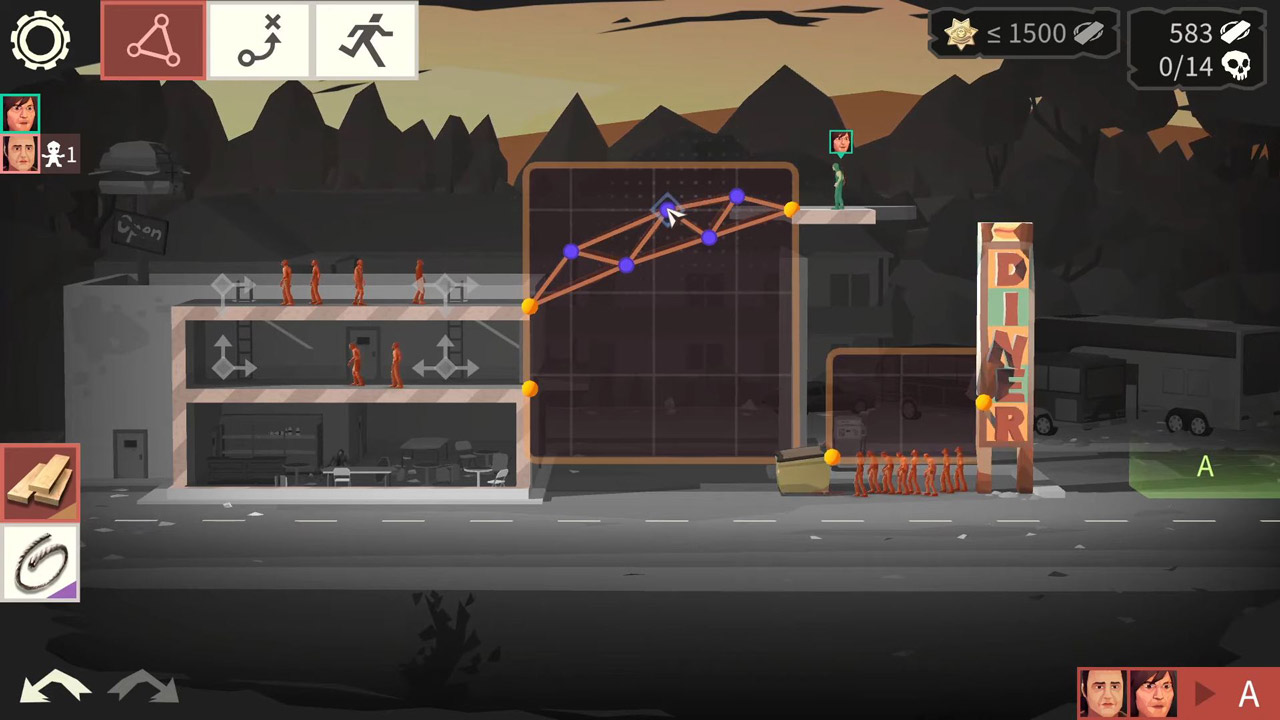This screenshot has height=720, width=1280.
Task: Click the selected blue joint under the cursor
Action: click(x=667, y=209)
